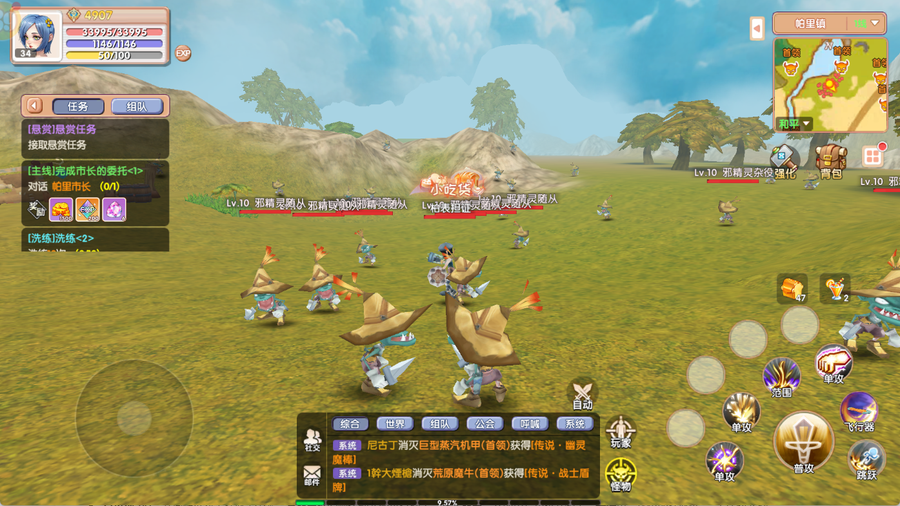Toggle 自动 auto-battle crossed swords
This screenshot has width=900, height=506.
point(582,393)
